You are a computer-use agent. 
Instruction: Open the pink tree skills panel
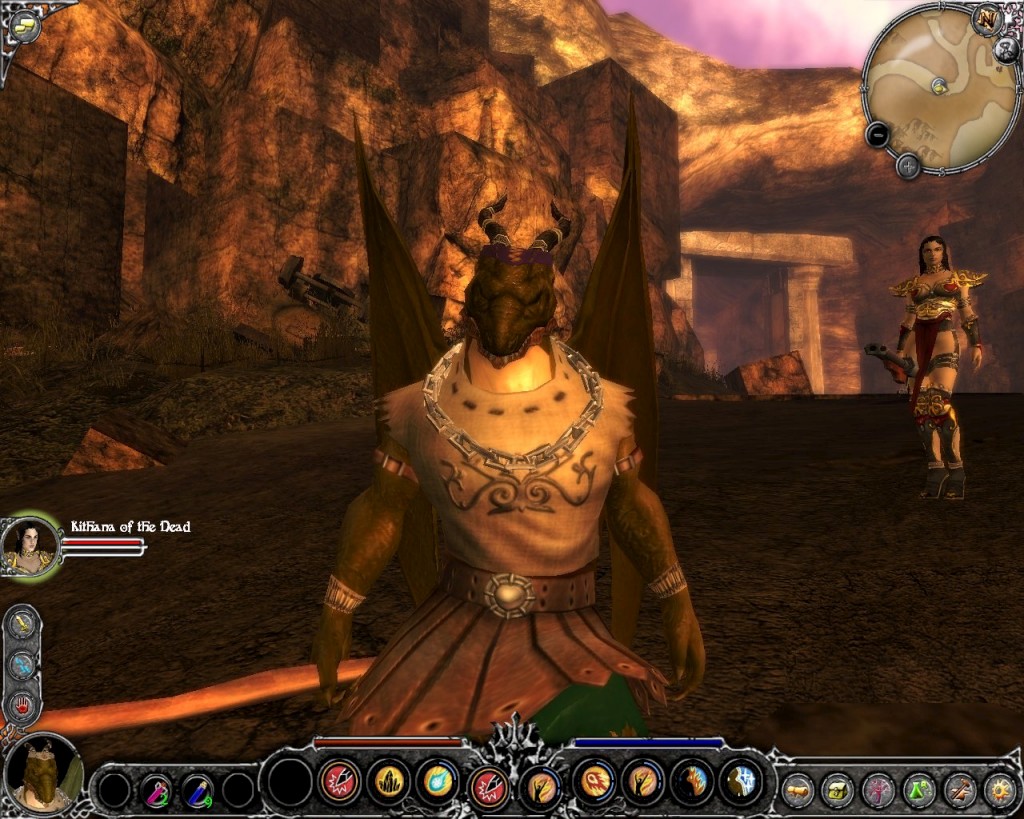tap(878, 790)
